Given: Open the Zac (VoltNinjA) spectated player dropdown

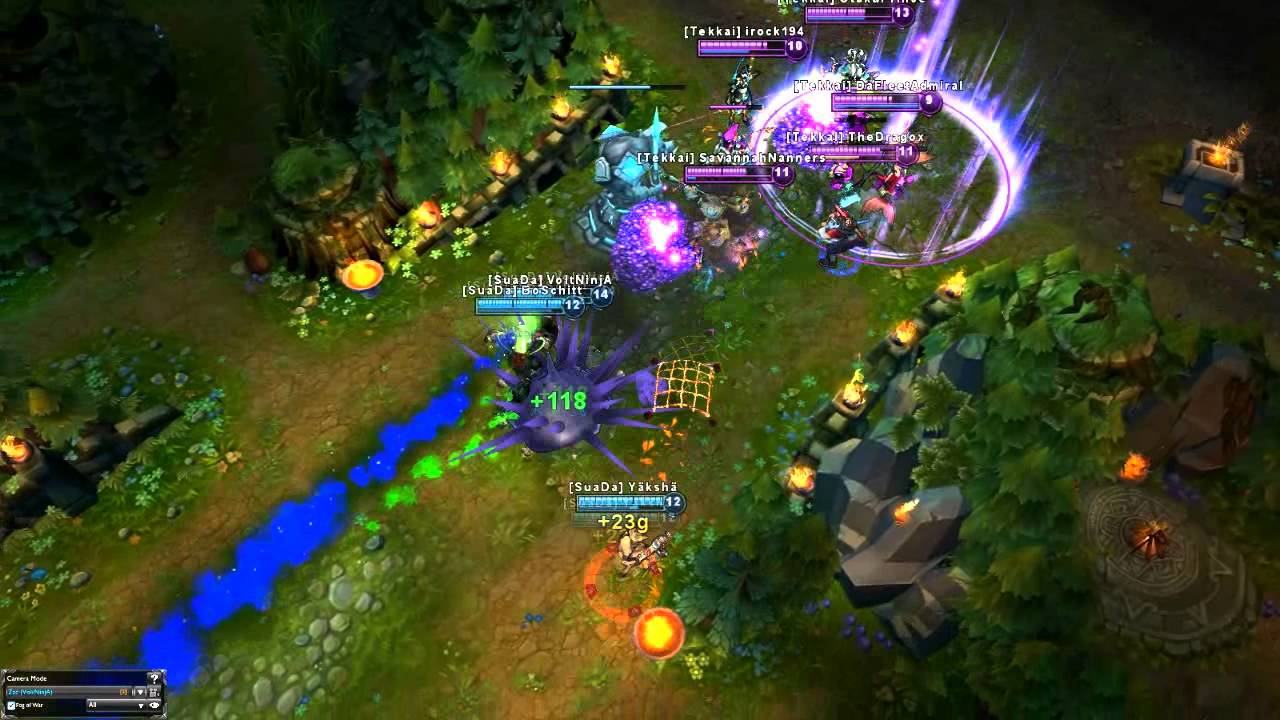Looking at the screenshot, I should (x=139, y=691).
